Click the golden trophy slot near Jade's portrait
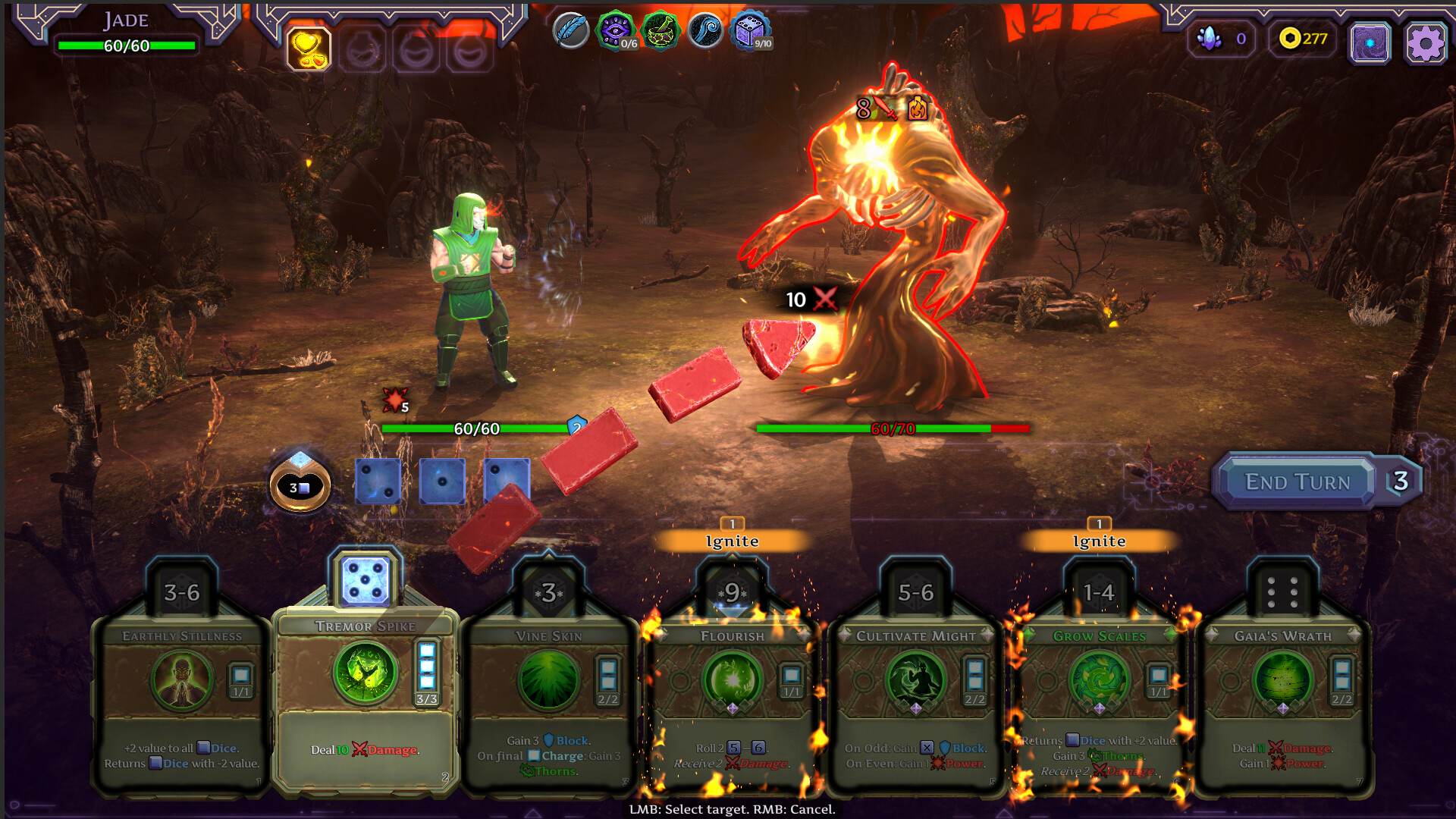 [309, 47]
